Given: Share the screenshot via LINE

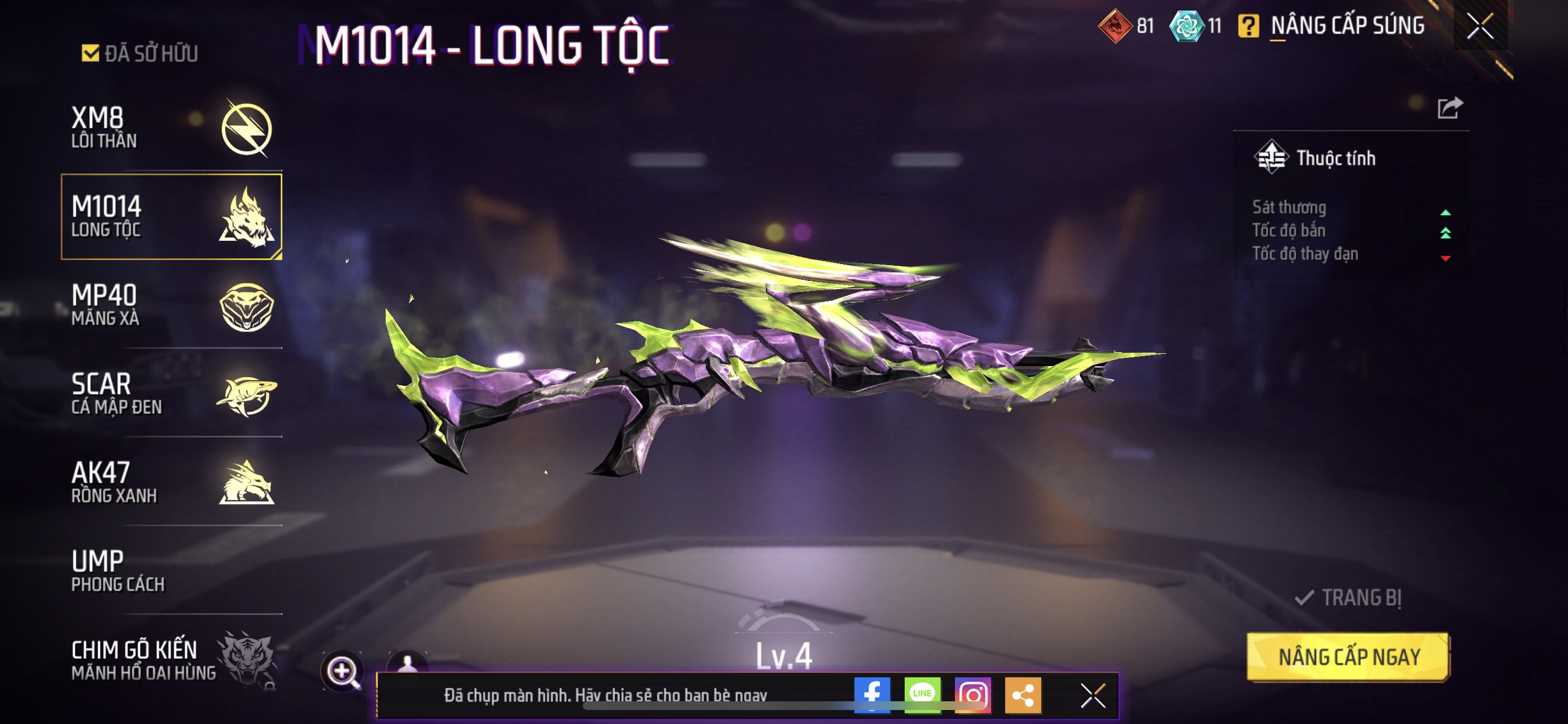Looking at the screenshot, I should [x=922, y=694].
